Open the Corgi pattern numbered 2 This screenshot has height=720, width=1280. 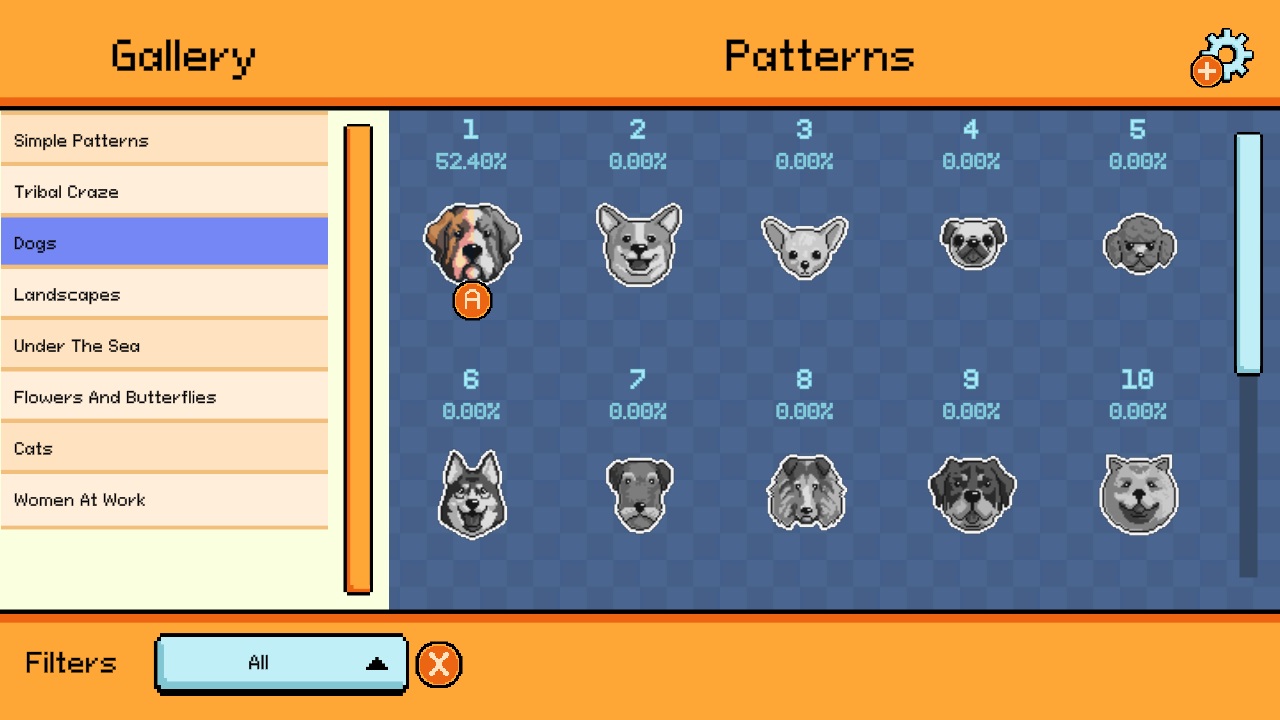(639, 242)
